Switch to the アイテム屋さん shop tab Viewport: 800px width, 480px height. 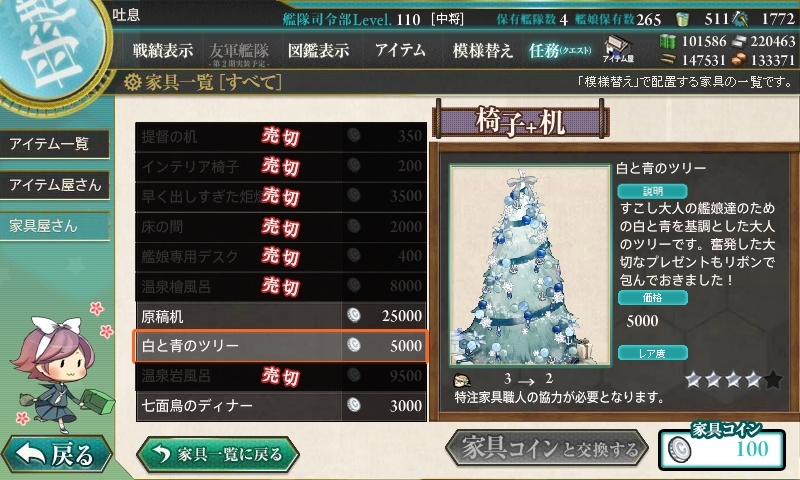tap(54, 185)
